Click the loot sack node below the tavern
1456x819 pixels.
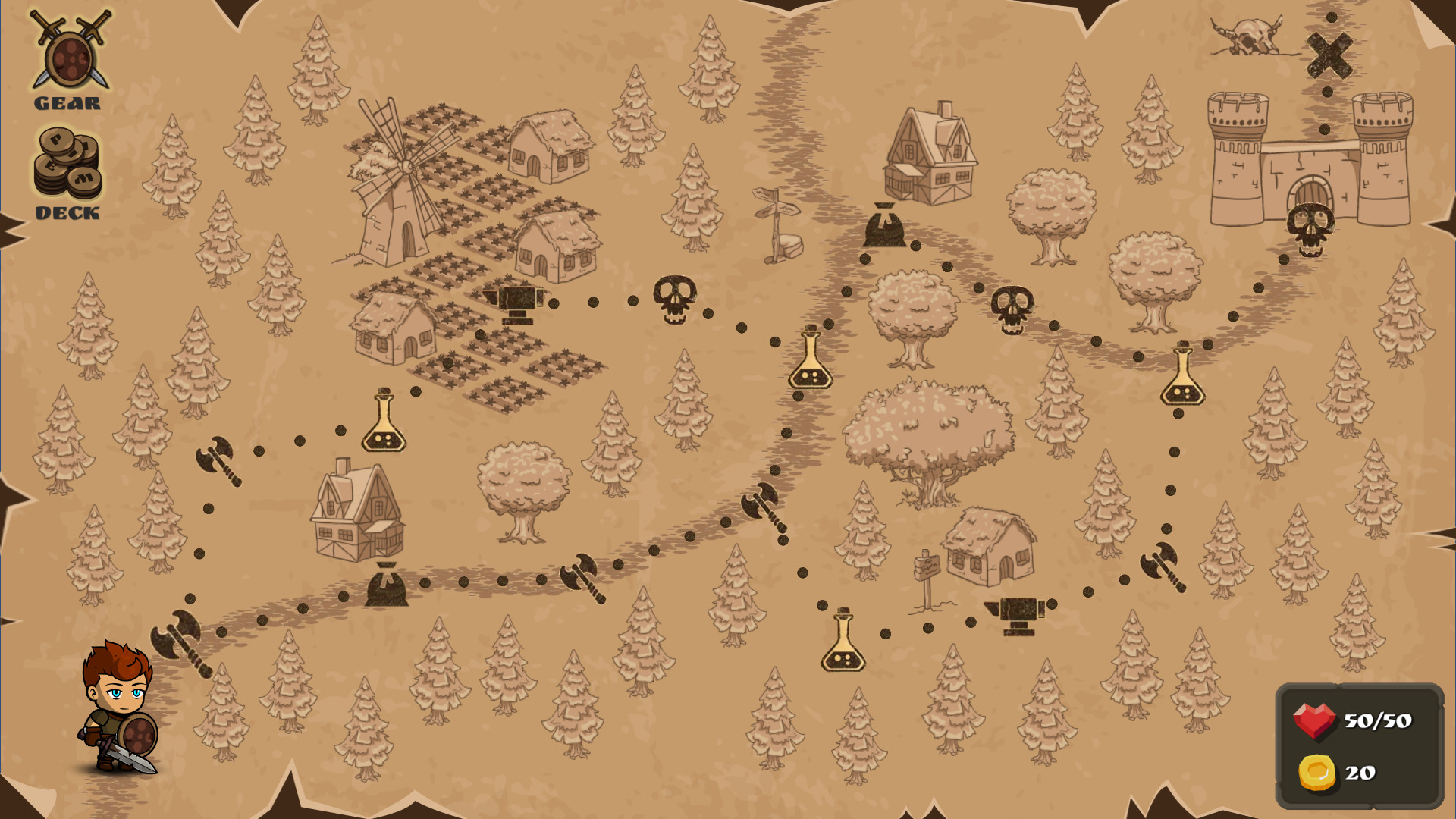click(883, 227)
